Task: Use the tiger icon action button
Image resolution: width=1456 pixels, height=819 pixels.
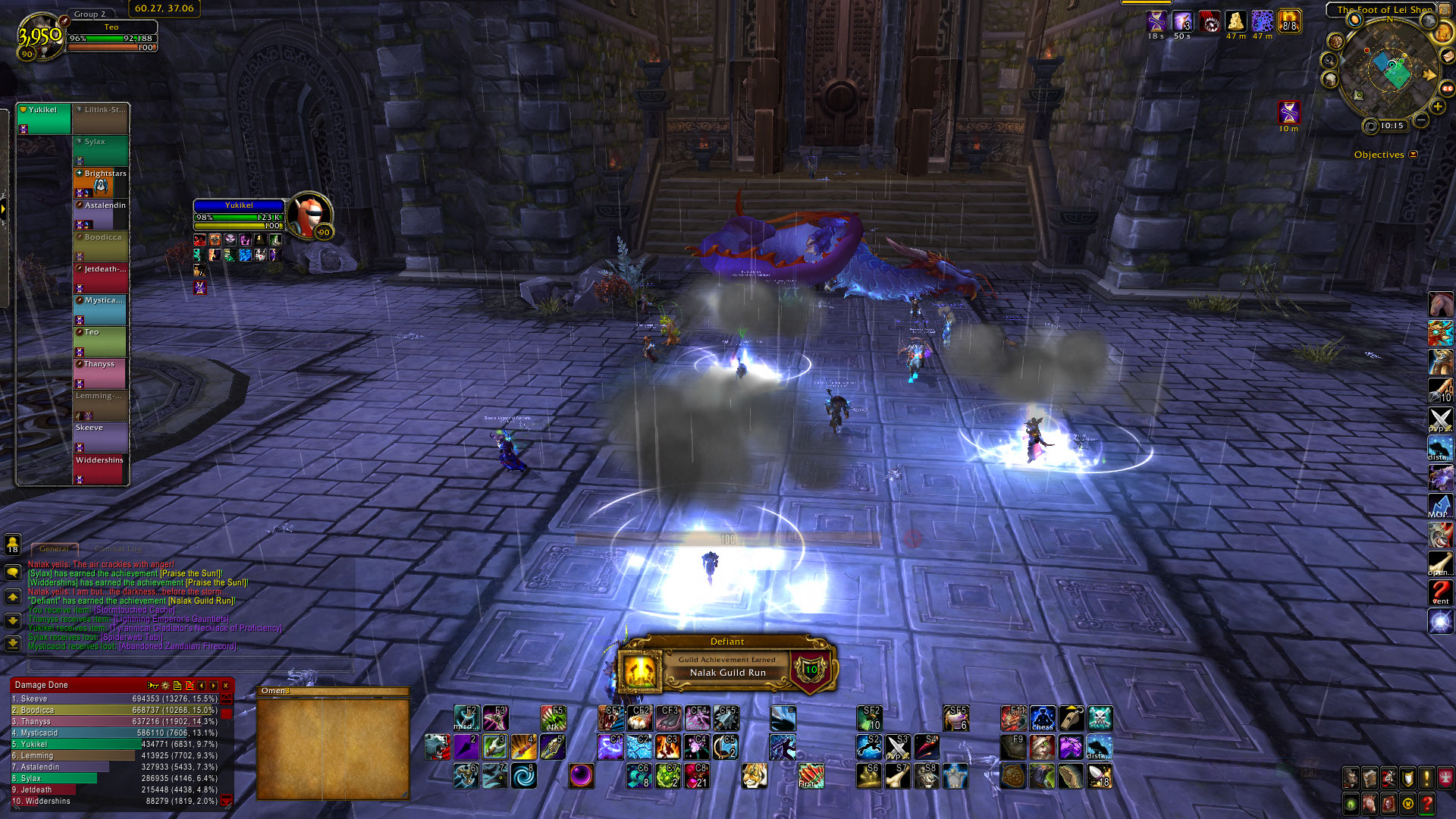Action: coord(754,776)
